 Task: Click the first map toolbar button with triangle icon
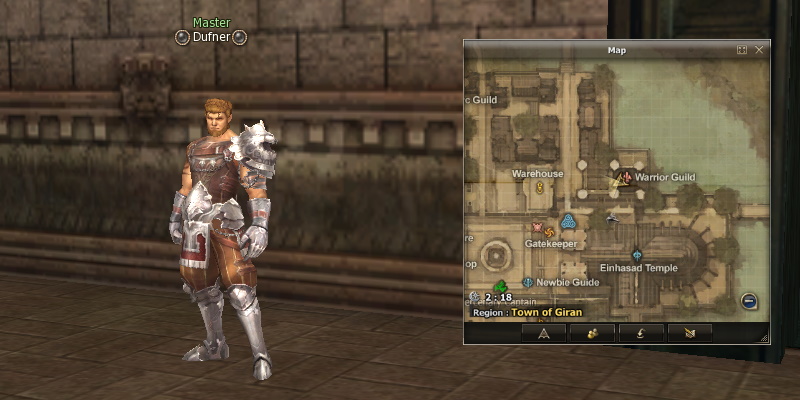point(544,333)
